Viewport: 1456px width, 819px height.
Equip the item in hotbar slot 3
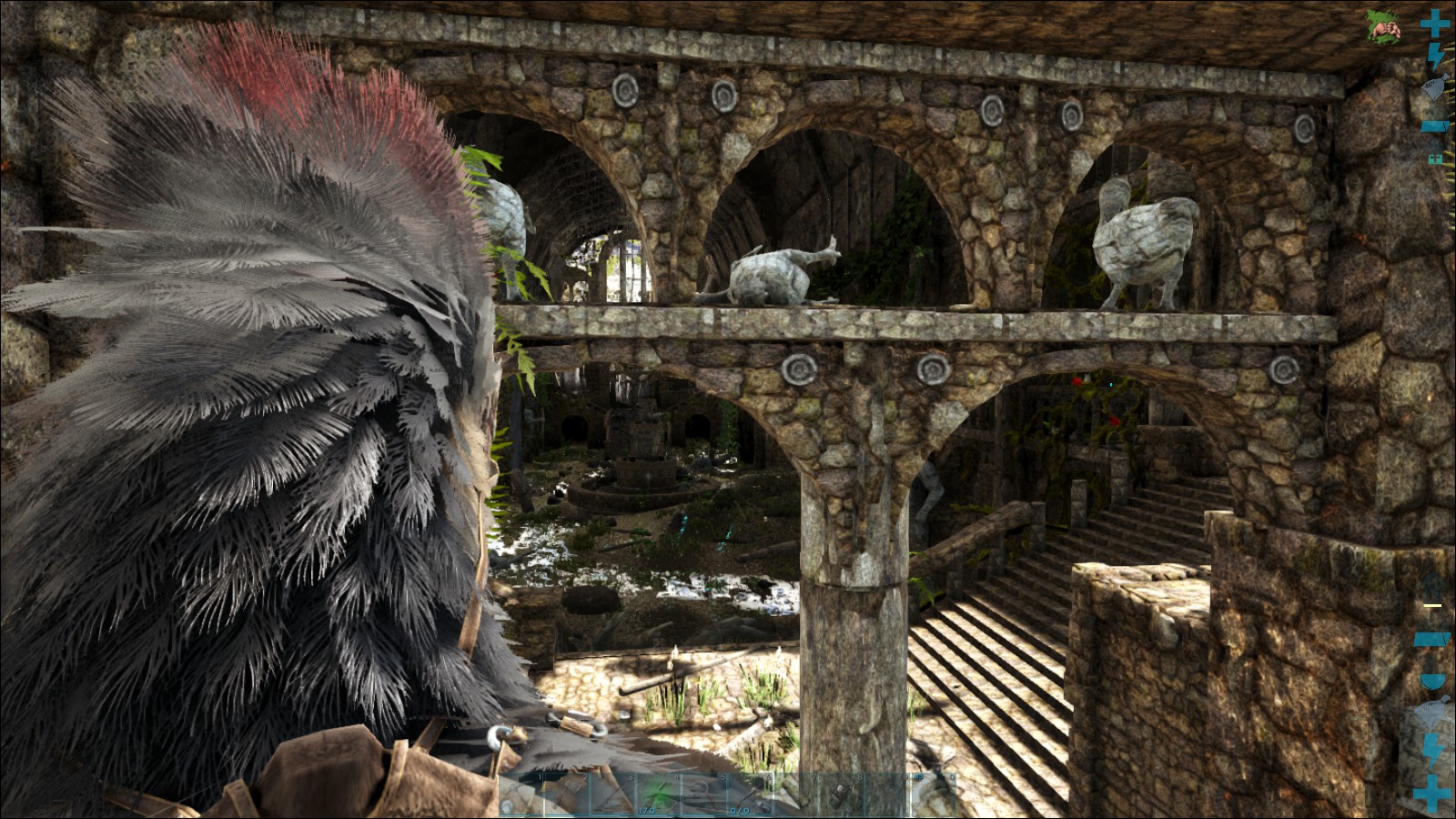(x=612, y=794)
